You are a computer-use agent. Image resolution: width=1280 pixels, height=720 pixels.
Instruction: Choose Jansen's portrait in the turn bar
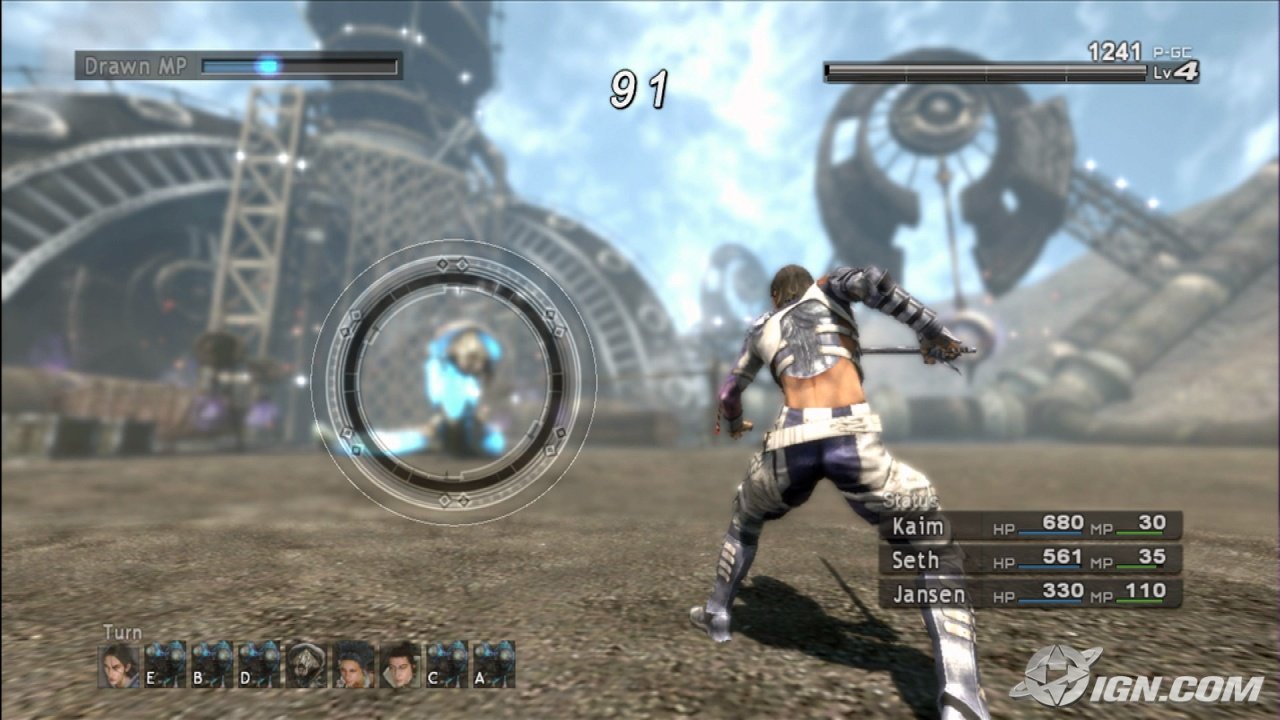(x=400, y=664)
